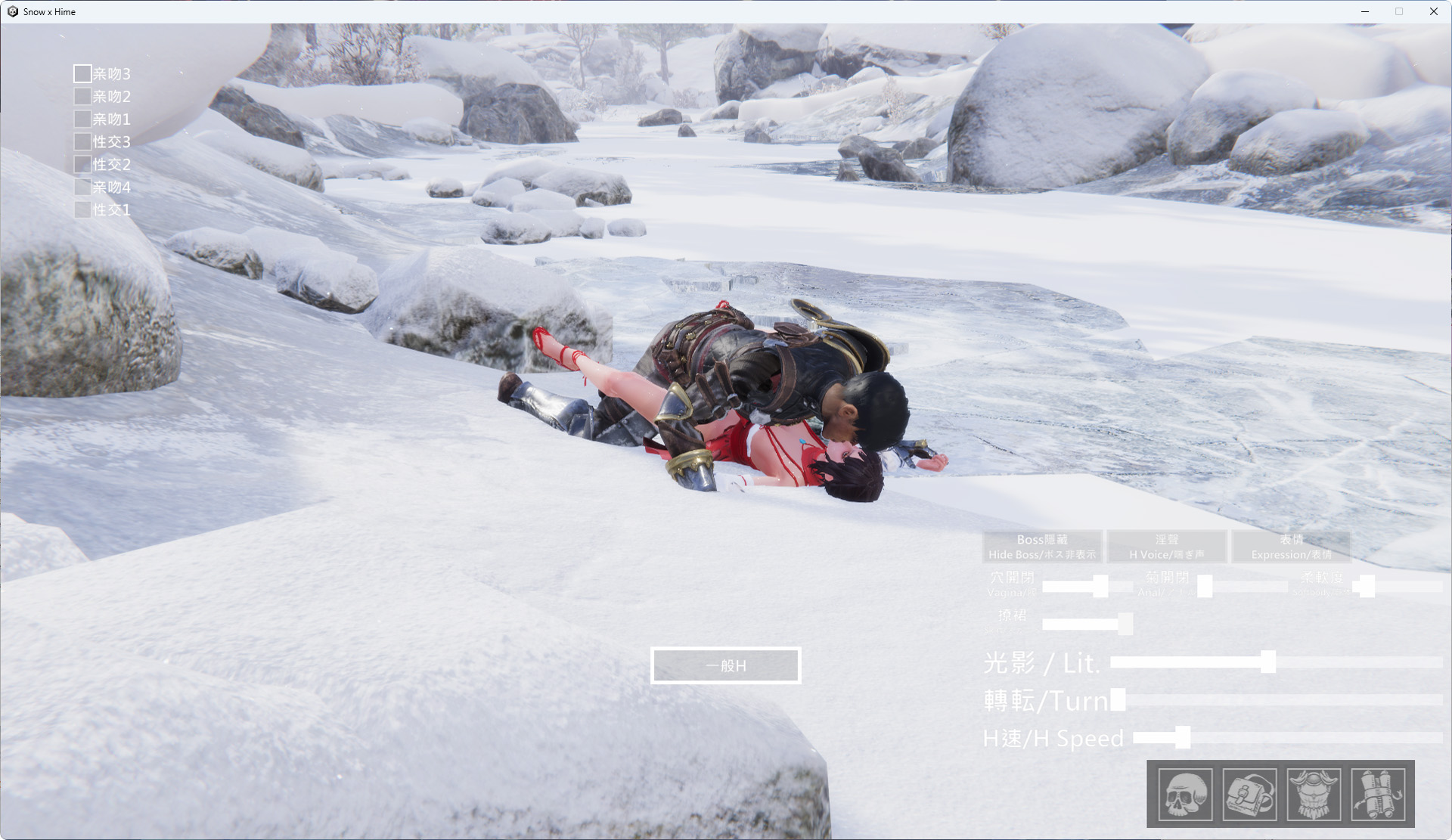Image resolution: width=1452 pixels, height=840 pixels.
Task: Click the 一般H button
Action: 725,665
